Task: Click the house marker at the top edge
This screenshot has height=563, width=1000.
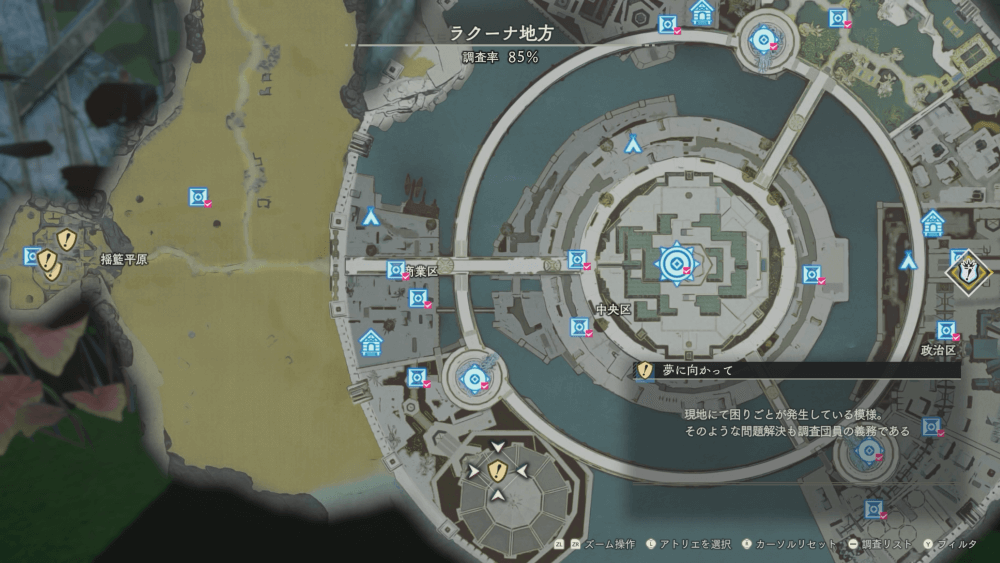Action: point(702,12)
